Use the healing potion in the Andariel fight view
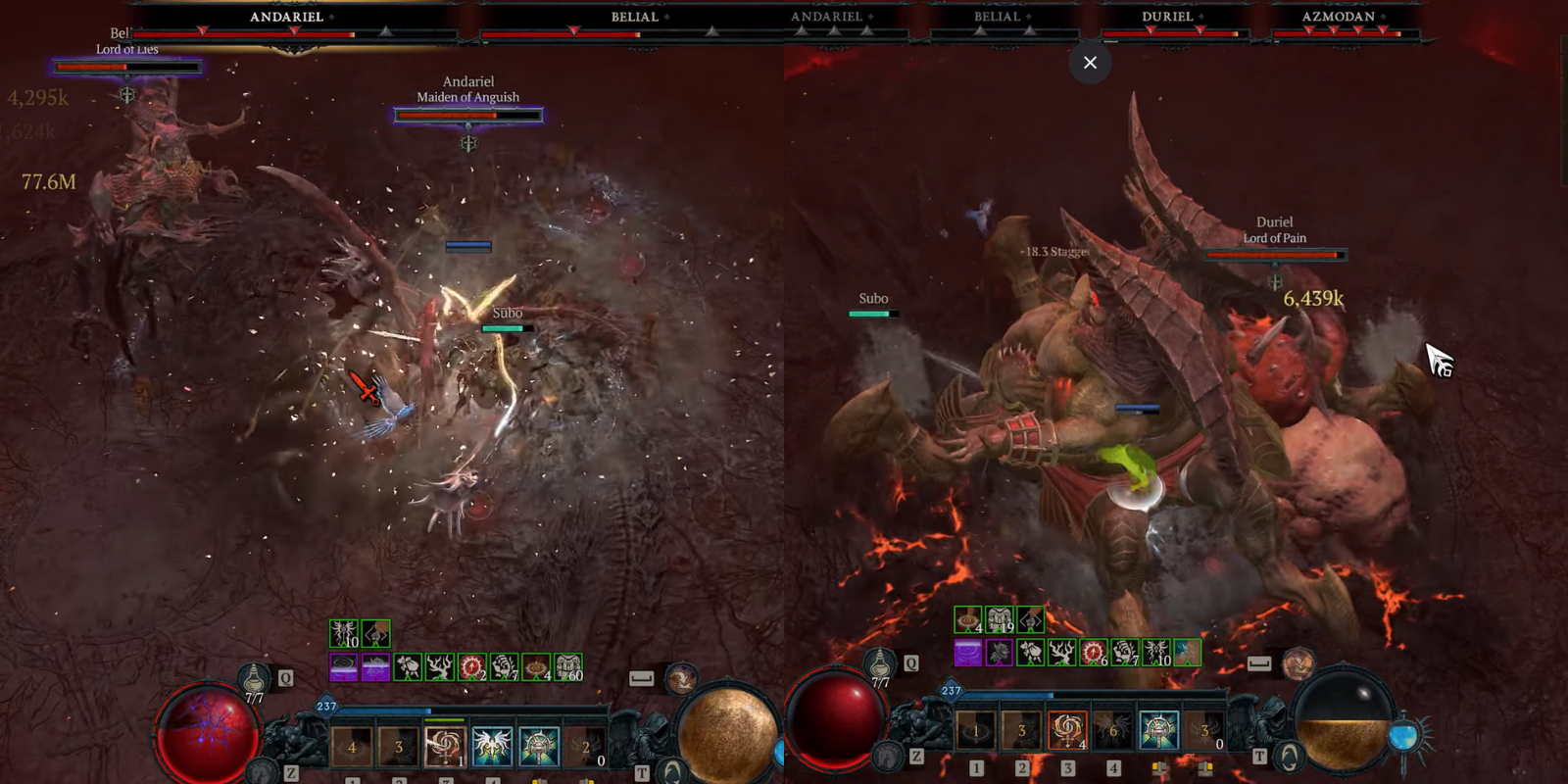 coord(254,677)
